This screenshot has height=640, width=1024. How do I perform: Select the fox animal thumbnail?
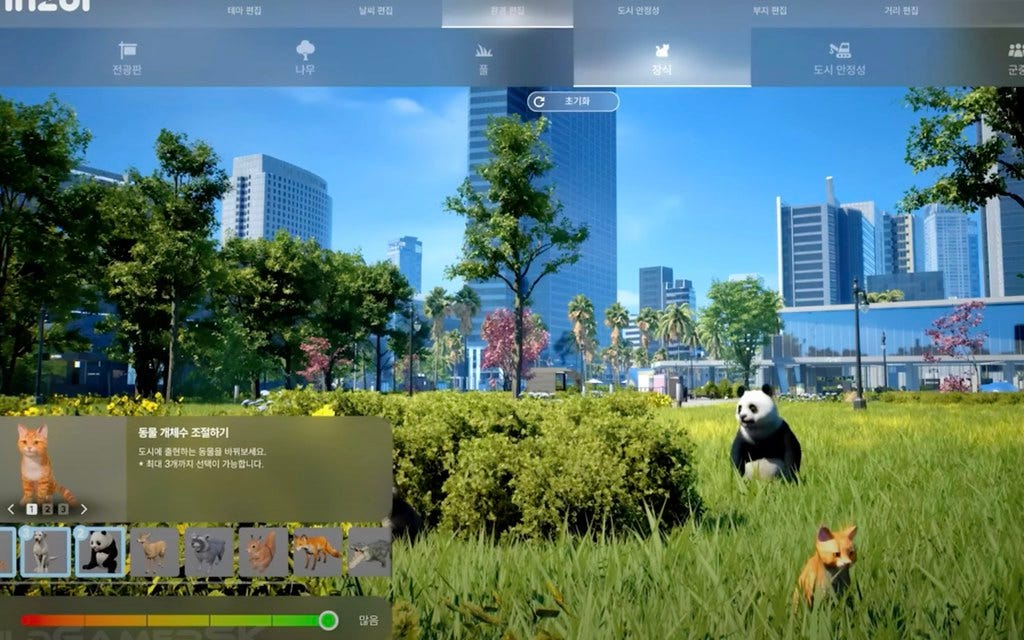316,552
